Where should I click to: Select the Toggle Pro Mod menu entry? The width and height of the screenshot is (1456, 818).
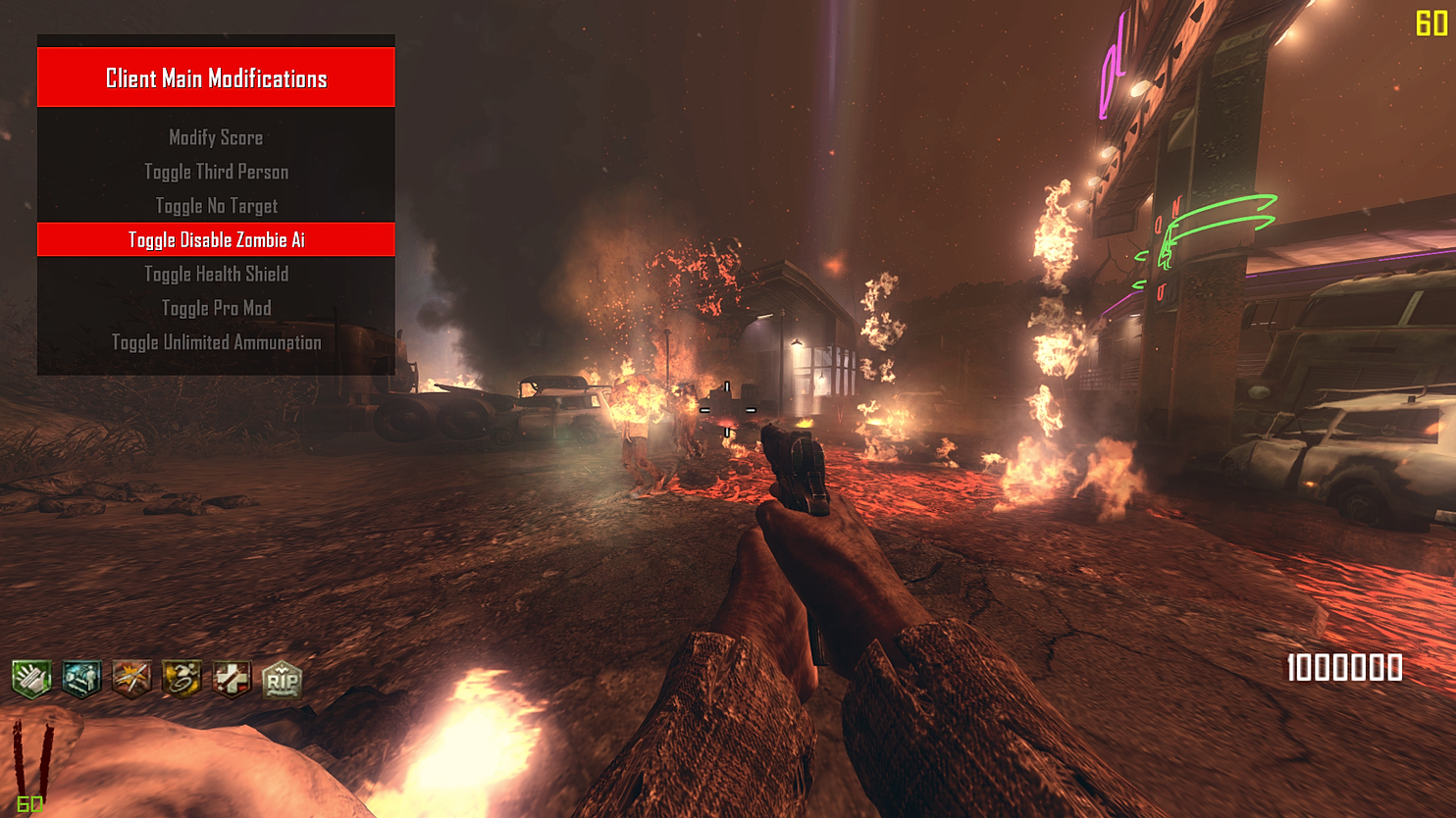click(216, 308)
